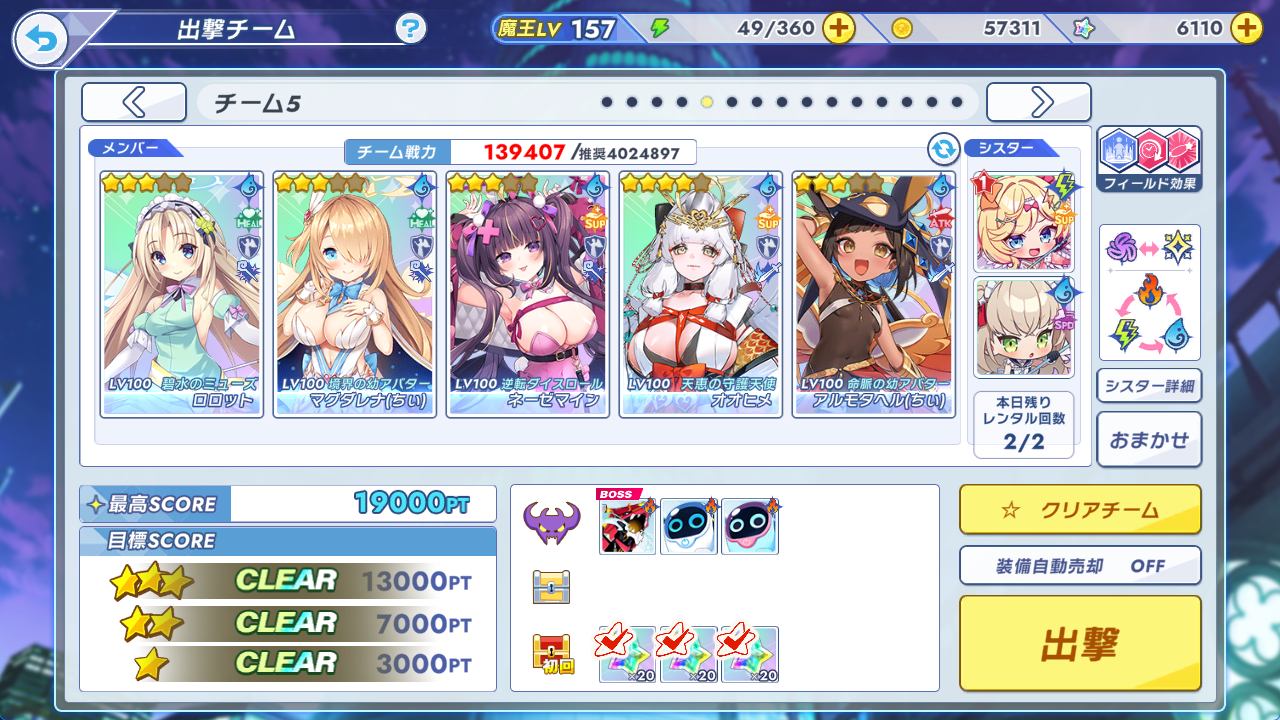The image size is (1280, 720).
Task: Open the help question mark
Action: tap(411, 29)
